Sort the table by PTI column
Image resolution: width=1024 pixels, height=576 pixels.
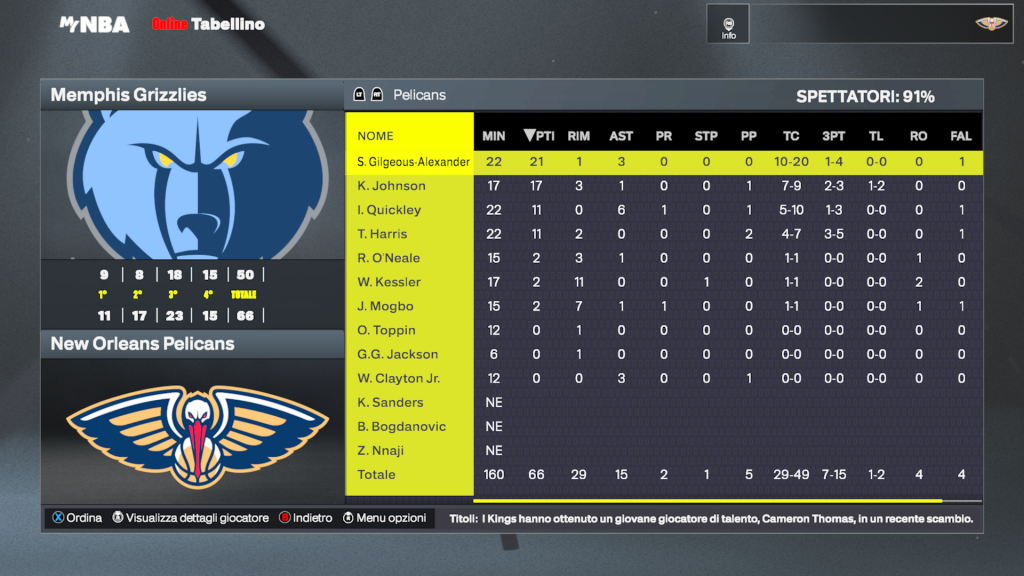pyautogui.click(x=540, y=136)
